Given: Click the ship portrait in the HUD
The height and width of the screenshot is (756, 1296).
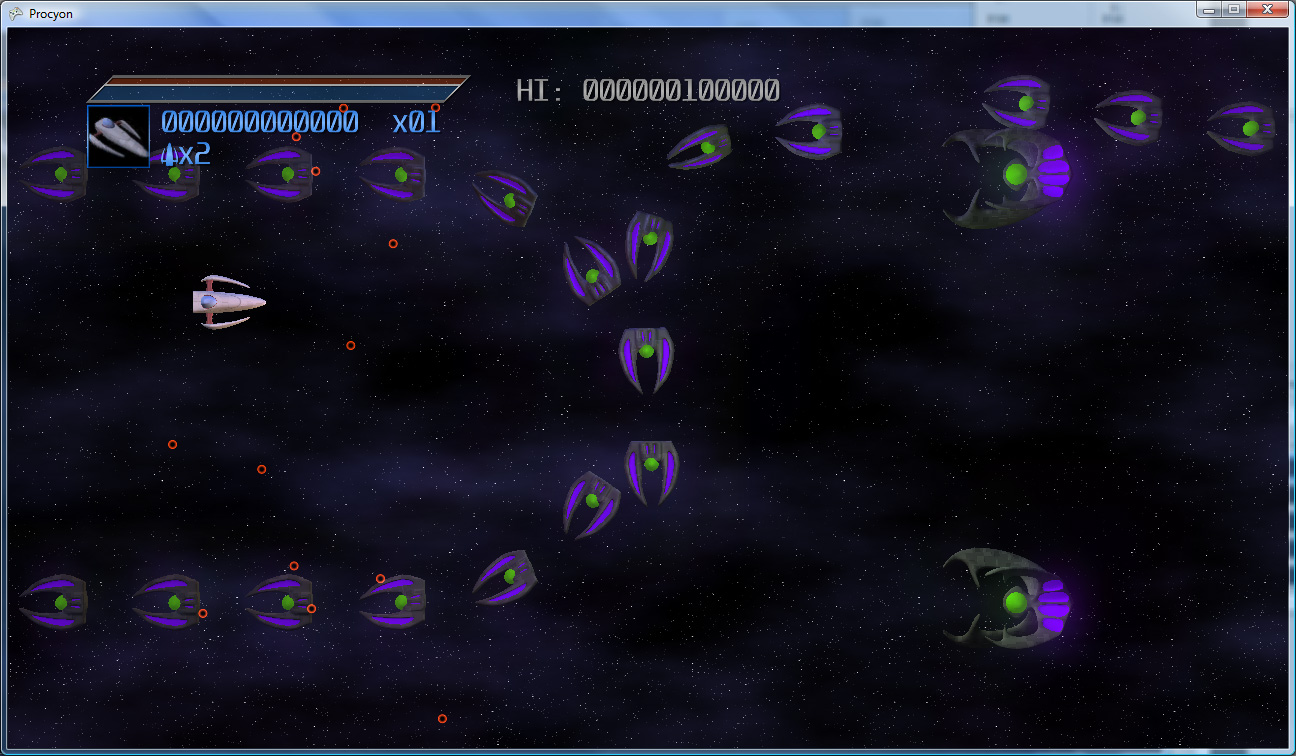Looking at the screenshot, I should tap(118, 136).
